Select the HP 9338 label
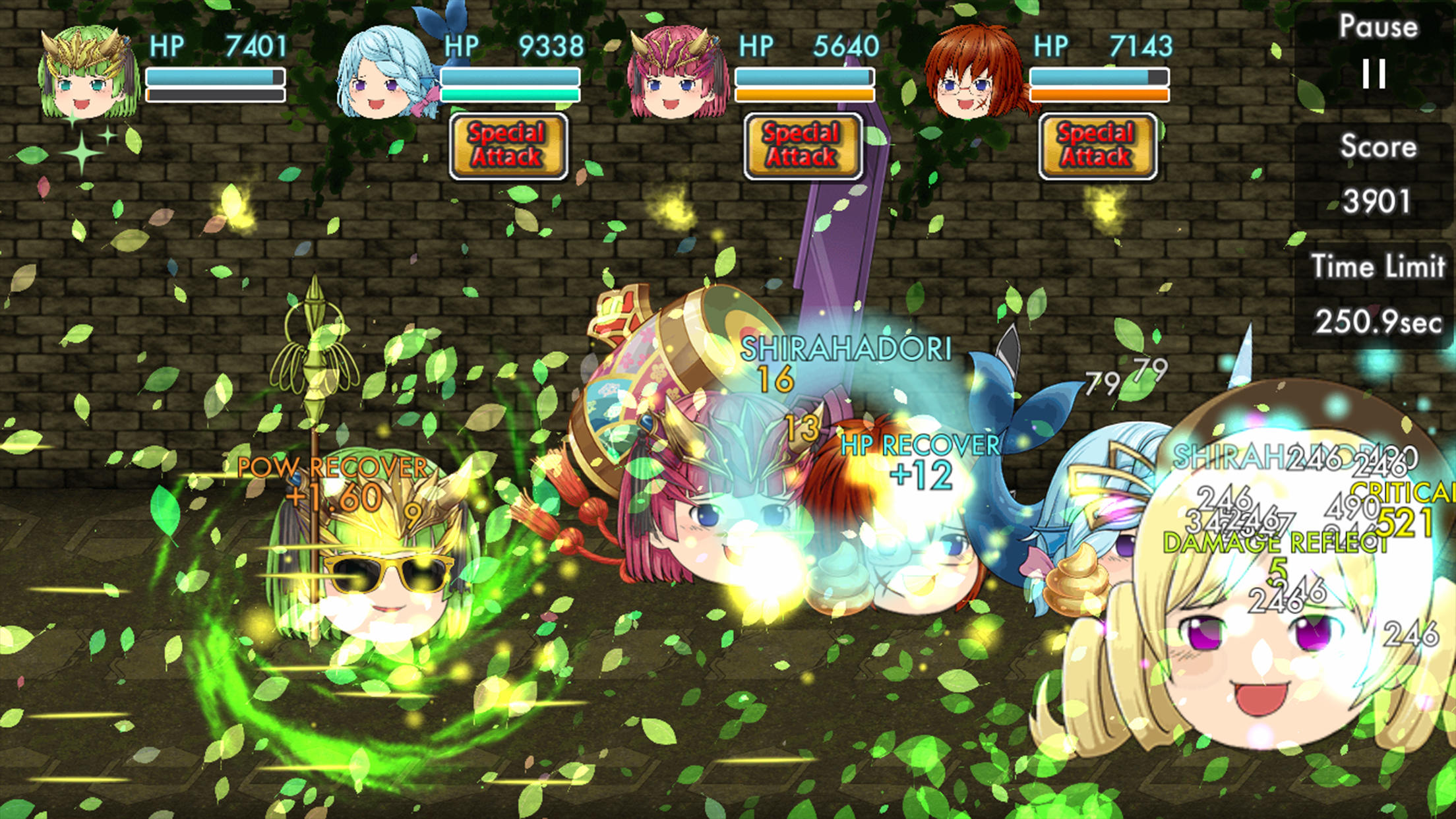Viewport: 1456px width, 819px height. click(514, 45)
